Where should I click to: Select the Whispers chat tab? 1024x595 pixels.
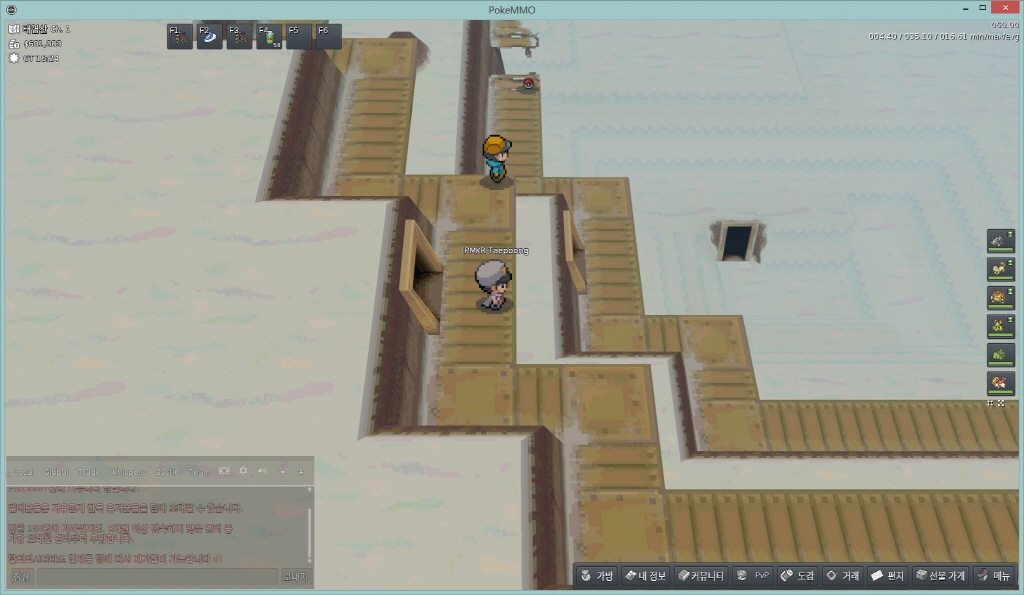coord(126,471)
